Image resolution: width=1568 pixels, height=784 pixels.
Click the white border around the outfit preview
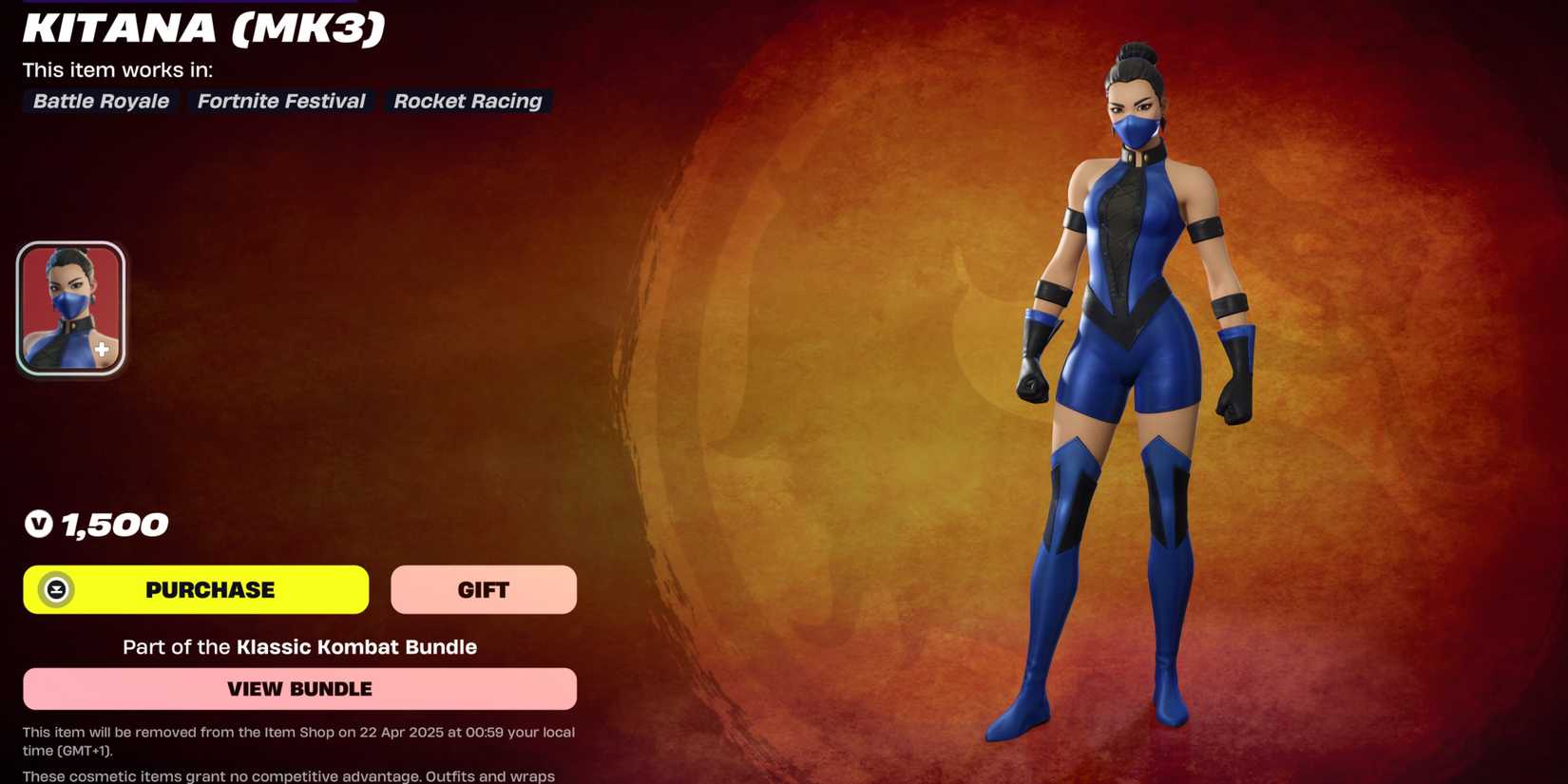tap(70, 245)
